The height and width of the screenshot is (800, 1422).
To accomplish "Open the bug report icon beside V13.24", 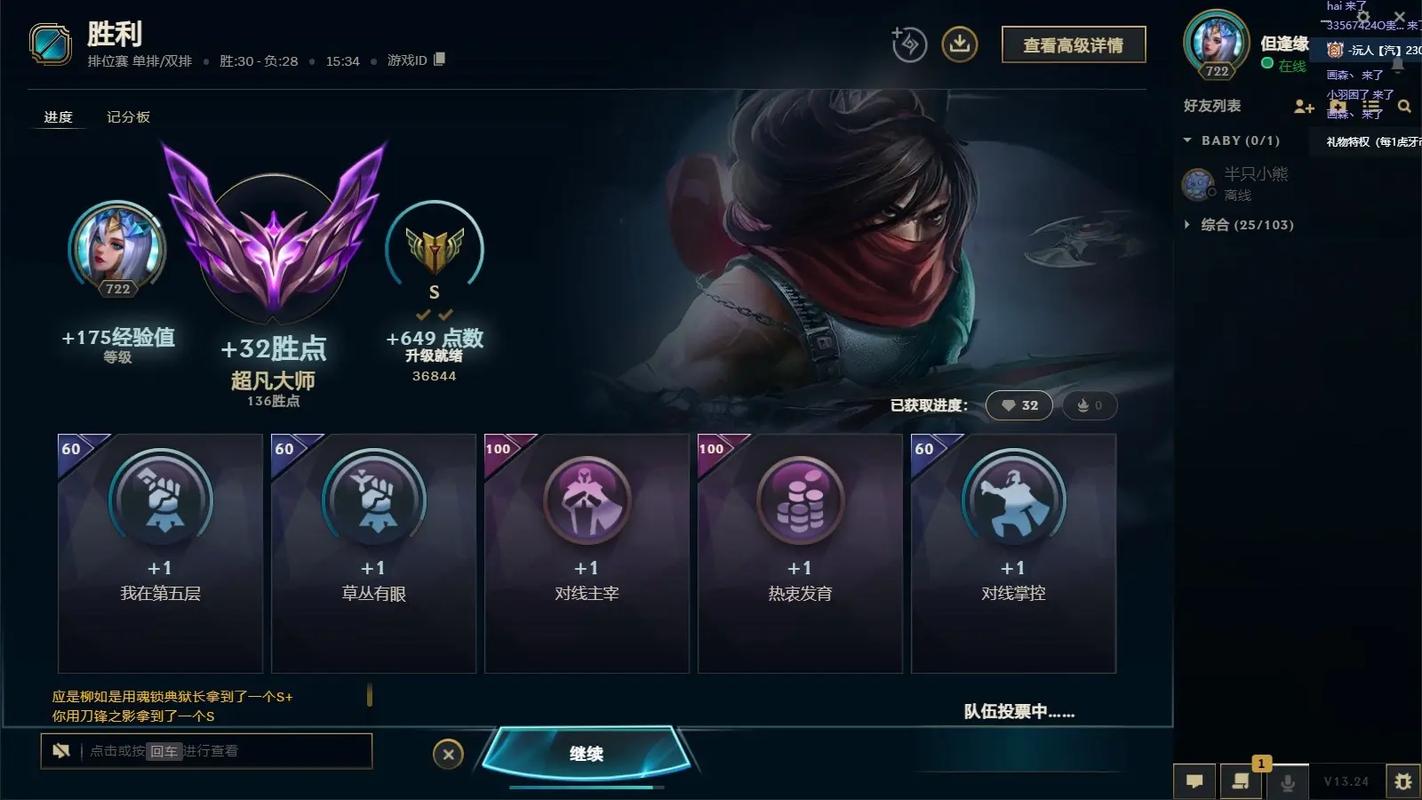I will 1403,781.
